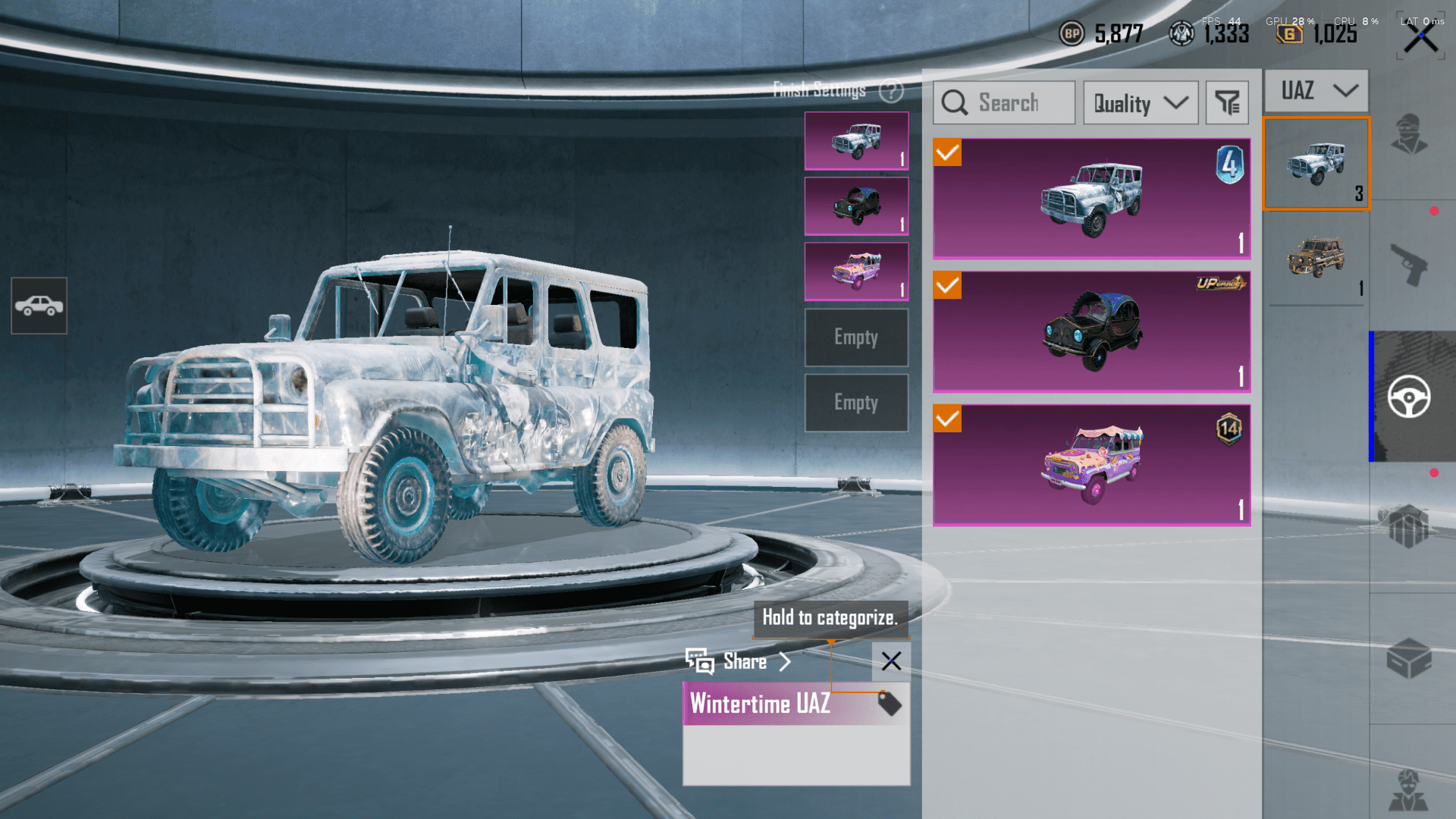Select the black UAZ finish slot
Screen dimensions: 1456x819
click(856, 206)
